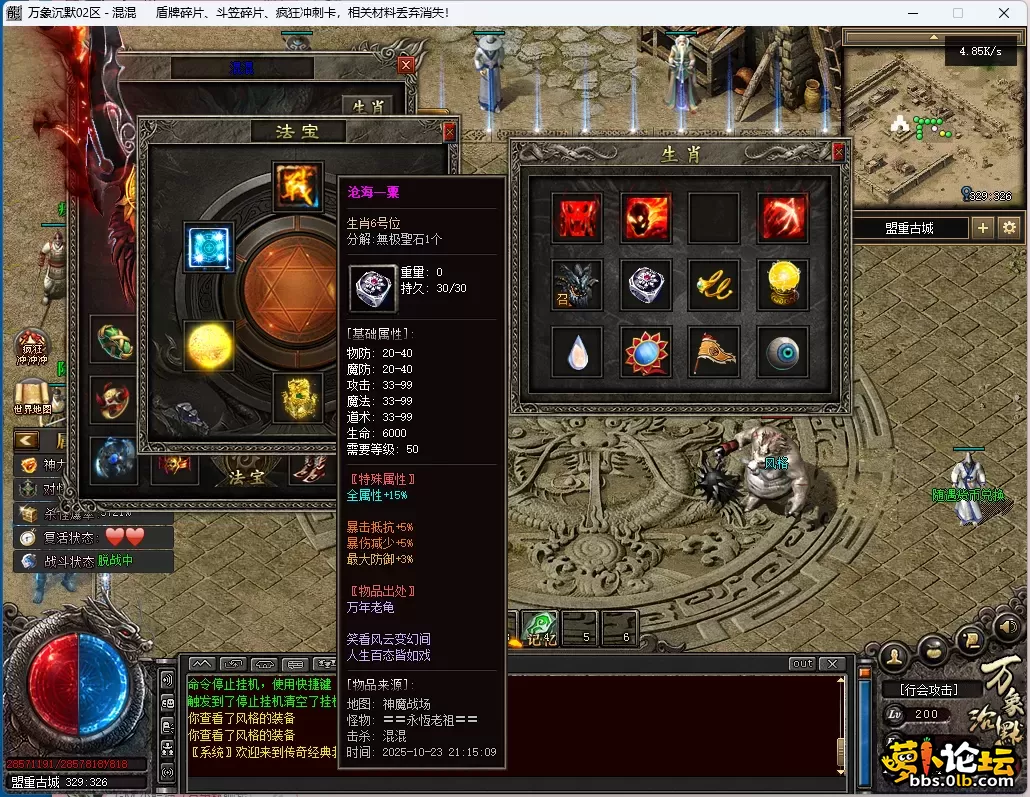Select the eyeball item in zodiac panel
This screenshot has width=1030, height=797.
(781, 352)
